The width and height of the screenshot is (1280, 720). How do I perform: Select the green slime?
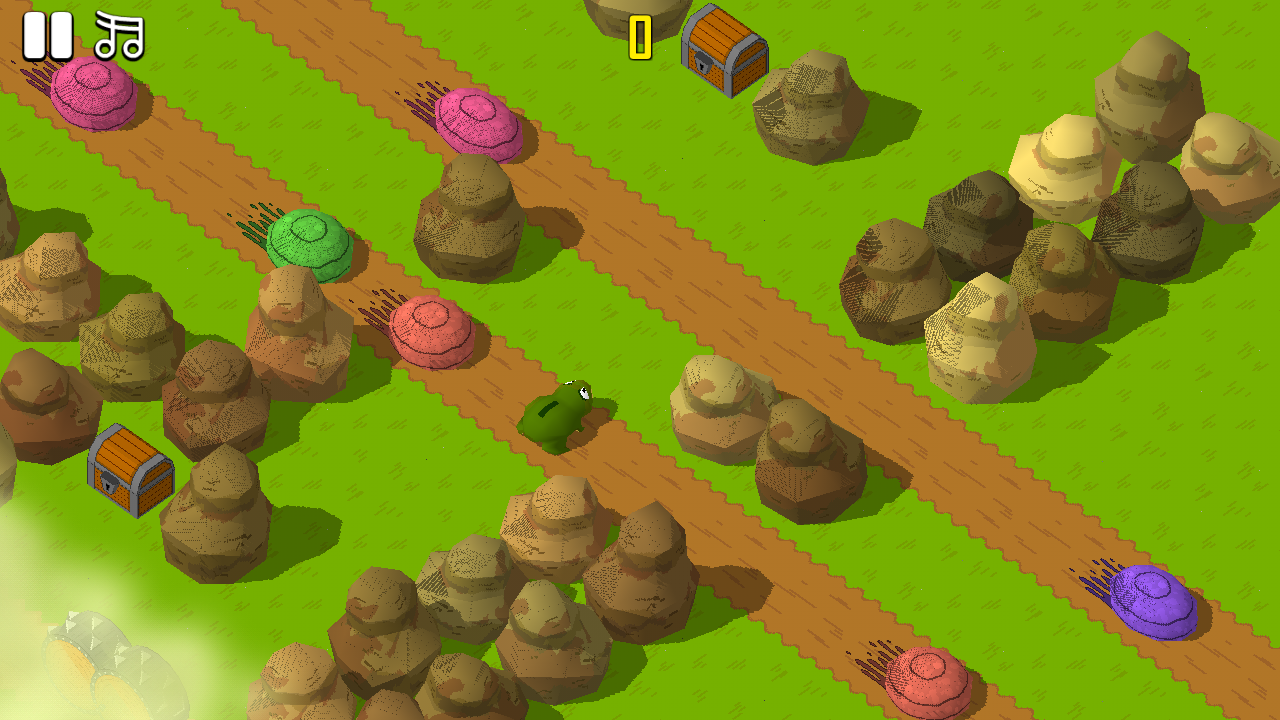coord(308,243)
